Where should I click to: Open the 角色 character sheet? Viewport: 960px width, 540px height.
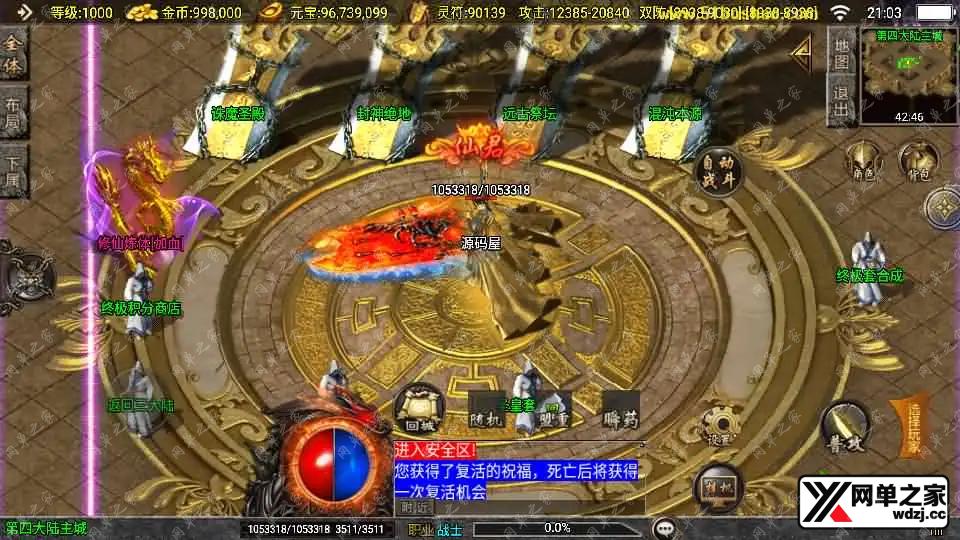pos(863,161)
